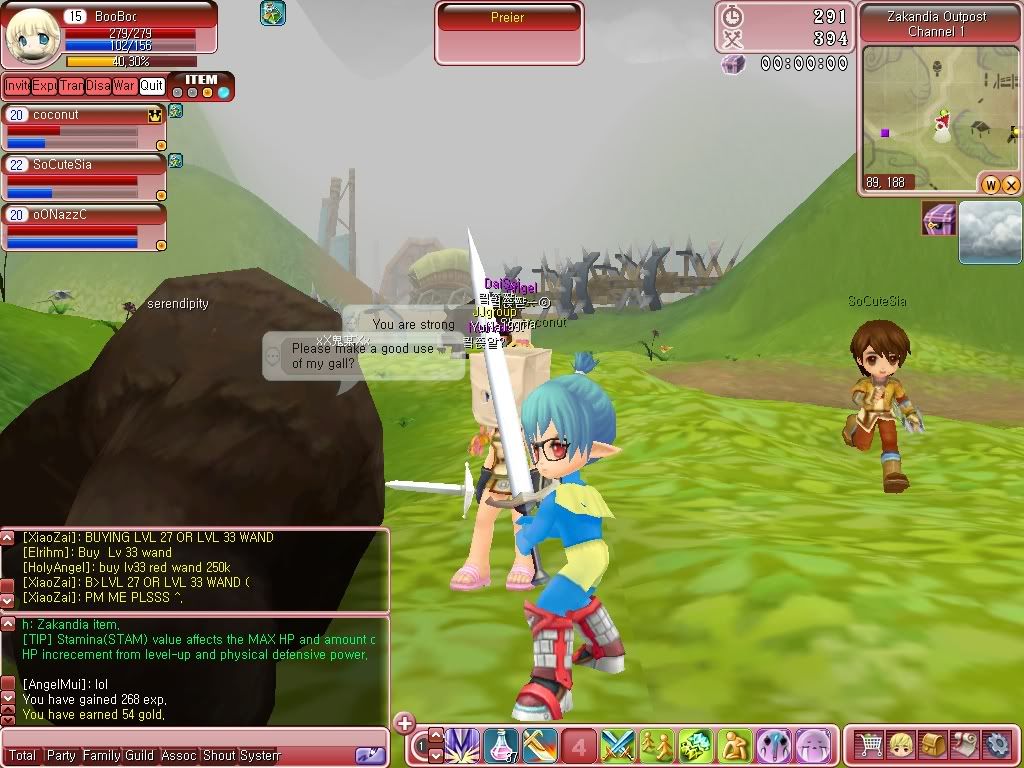Image resolution: width=1024 pixels, height=768 pixels.
Task: Open the purple treasure chest icon
Action: (939, 219)
